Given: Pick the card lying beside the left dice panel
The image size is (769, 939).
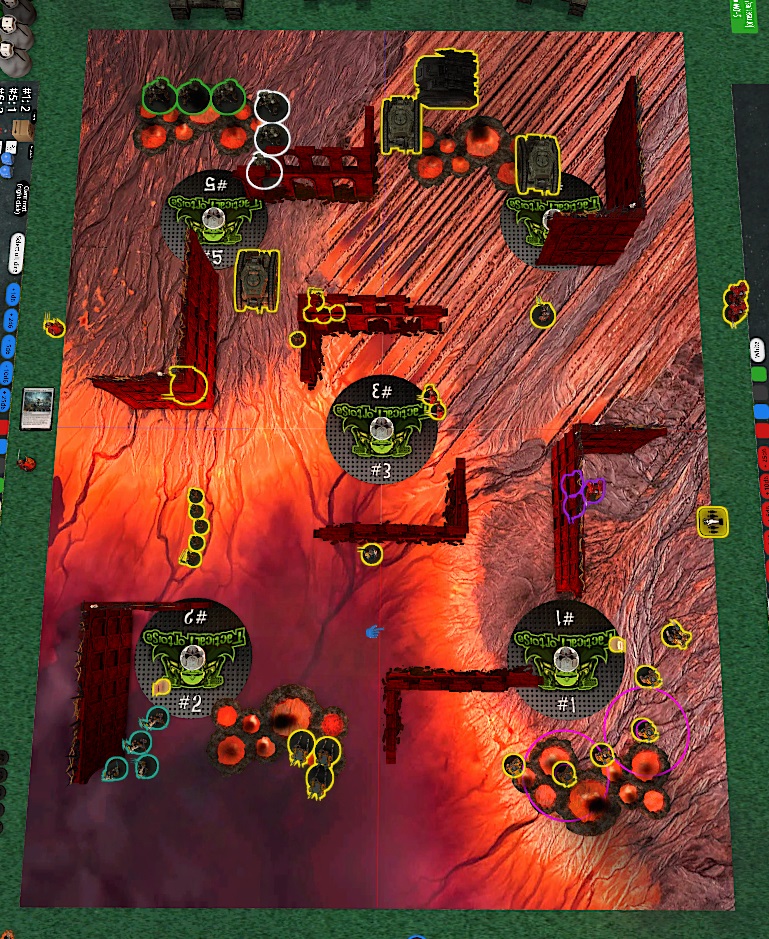Looking at the screenshot, I should click(36, 407).
